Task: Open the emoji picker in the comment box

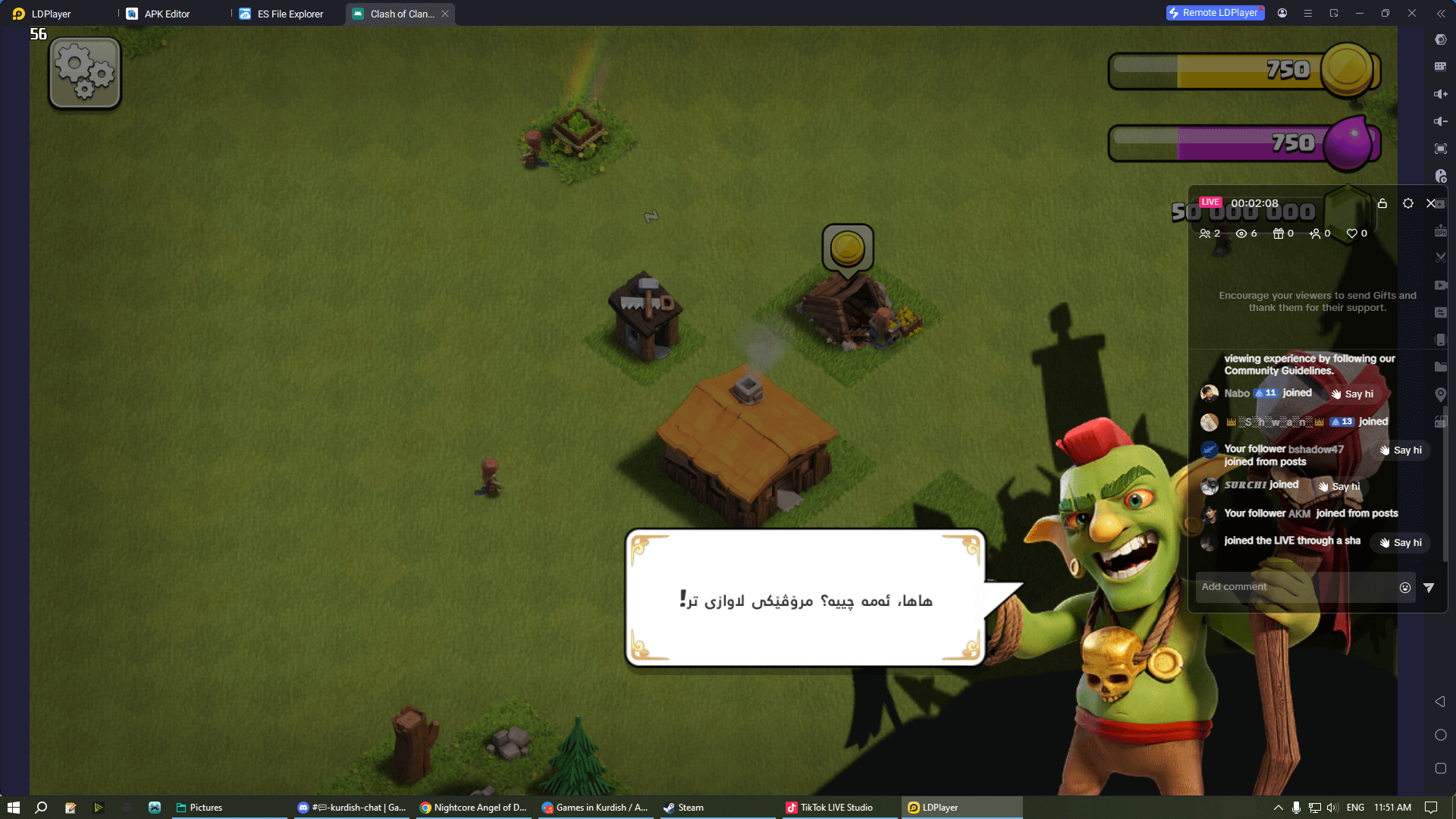Action: 1405,587
